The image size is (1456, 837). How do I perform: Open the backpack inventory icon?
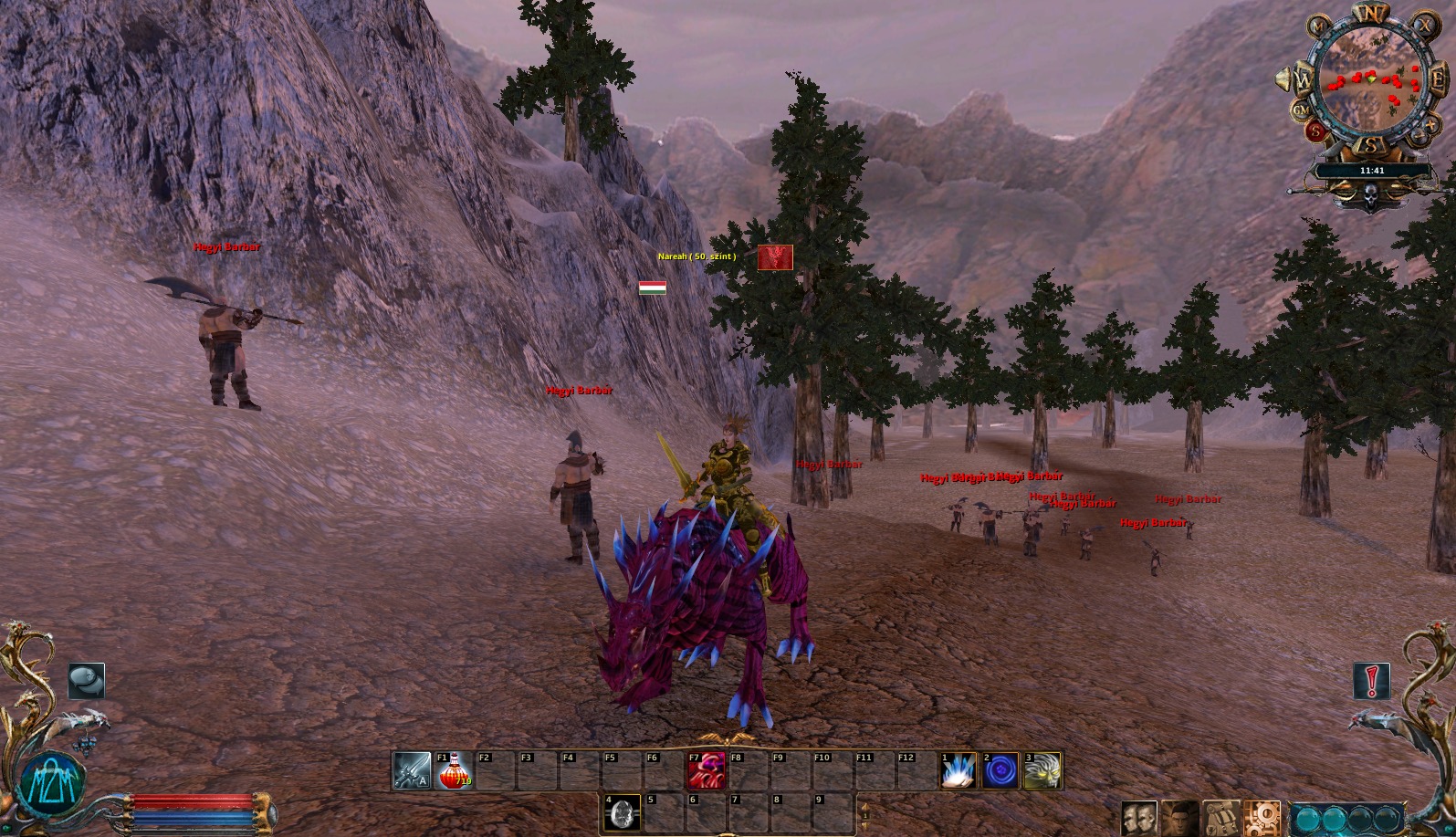[1221, 818]
